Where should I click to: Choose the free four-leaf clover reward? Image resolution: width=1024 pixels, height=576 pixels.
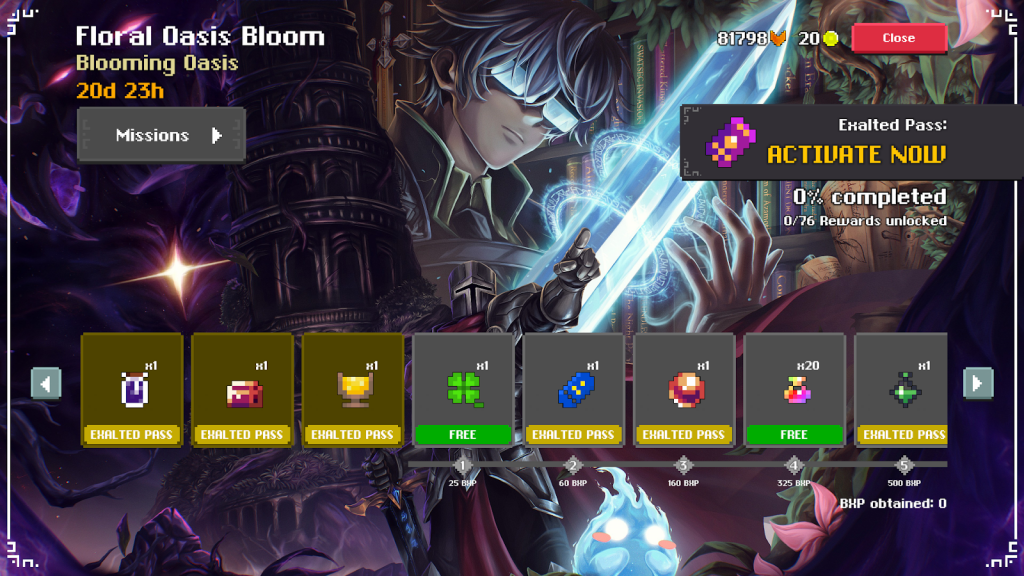(x=463, y=389)
